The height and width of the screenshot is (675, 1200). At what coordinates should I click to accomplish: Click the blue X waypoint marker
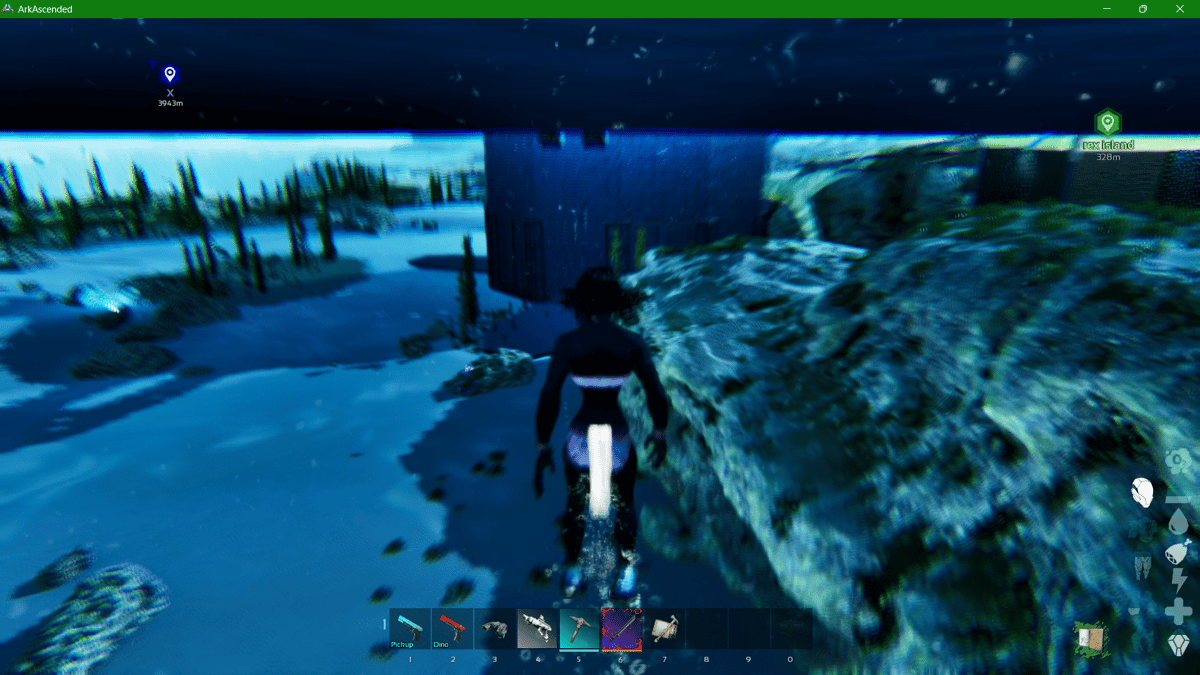(x=170, y=75)
